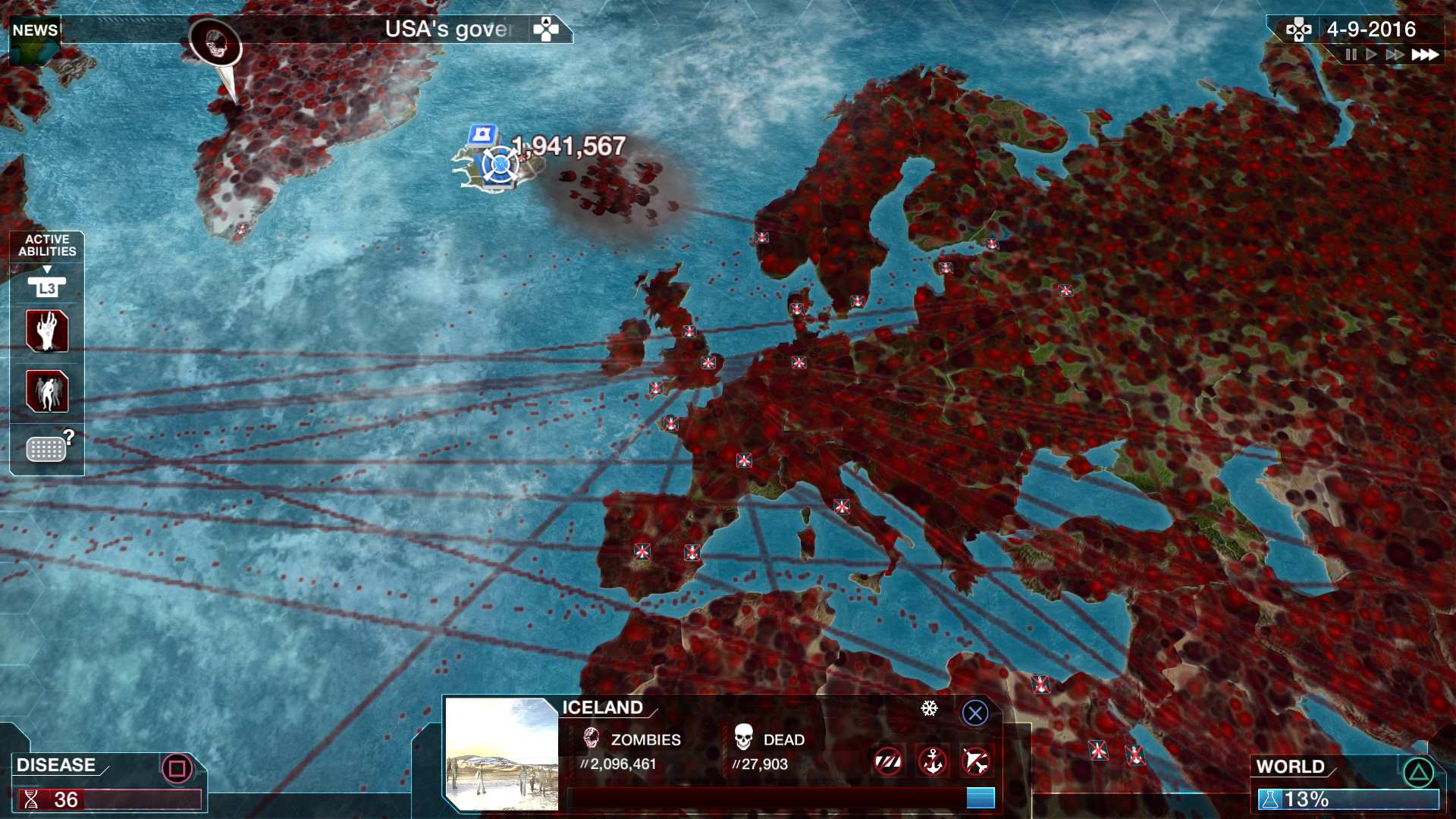Open the NEWS panel
This screenshot has width=1456, height=819.
click(x=34, y=30)
